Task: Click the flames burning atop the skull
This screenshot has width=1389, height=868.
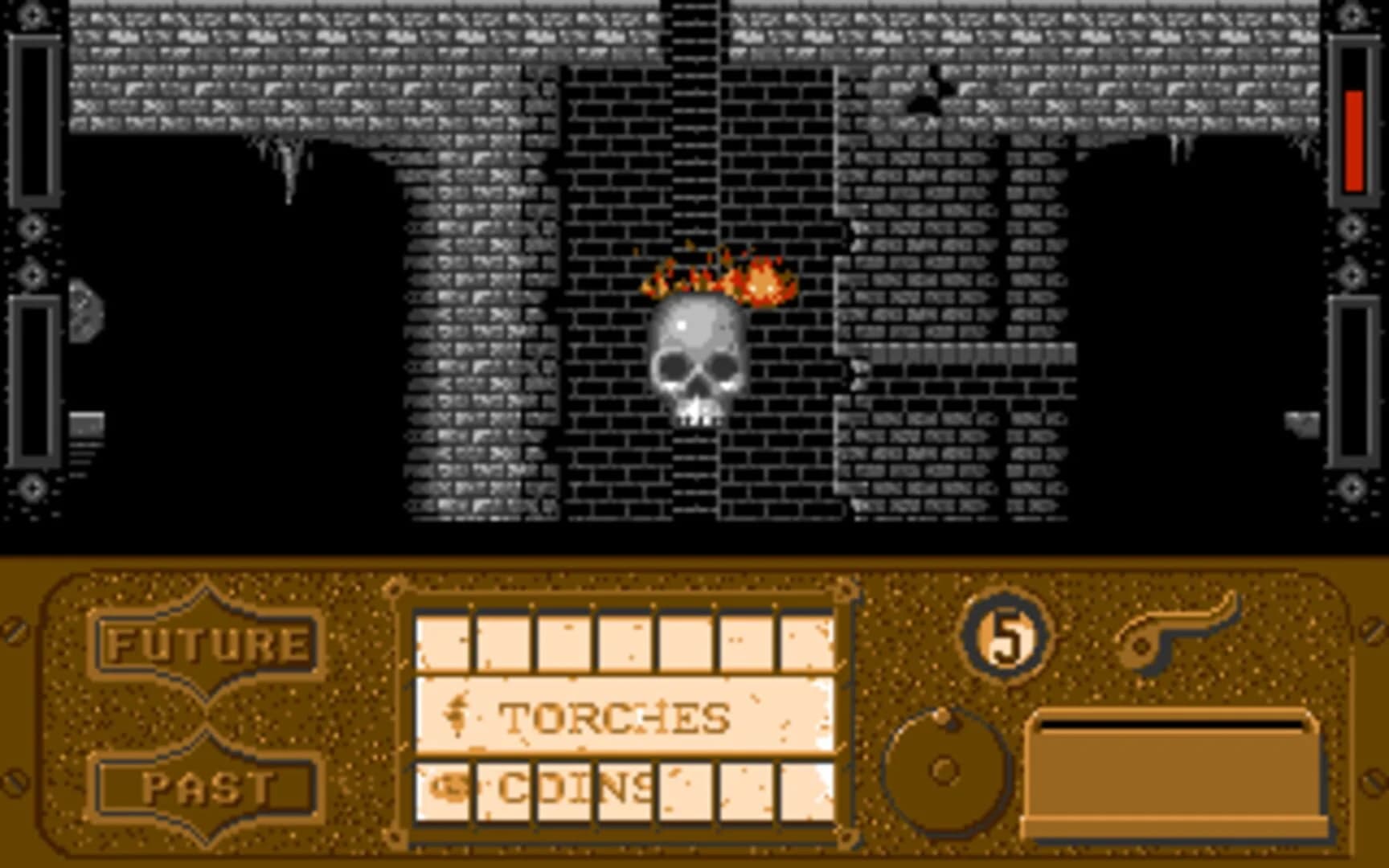Action: pyautogui.click(x=715, y=277)
